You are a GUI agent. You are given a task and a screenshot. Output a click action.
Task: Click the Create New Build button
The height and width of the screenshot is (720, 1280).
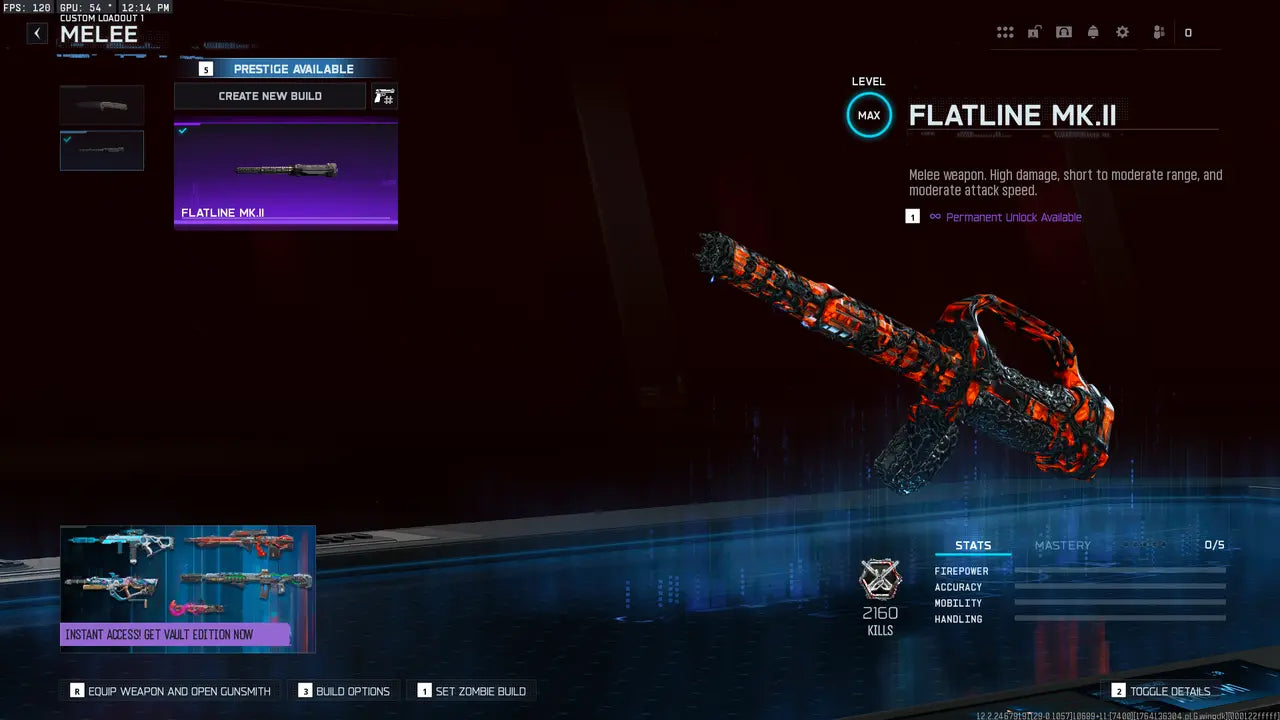[270, 96]
